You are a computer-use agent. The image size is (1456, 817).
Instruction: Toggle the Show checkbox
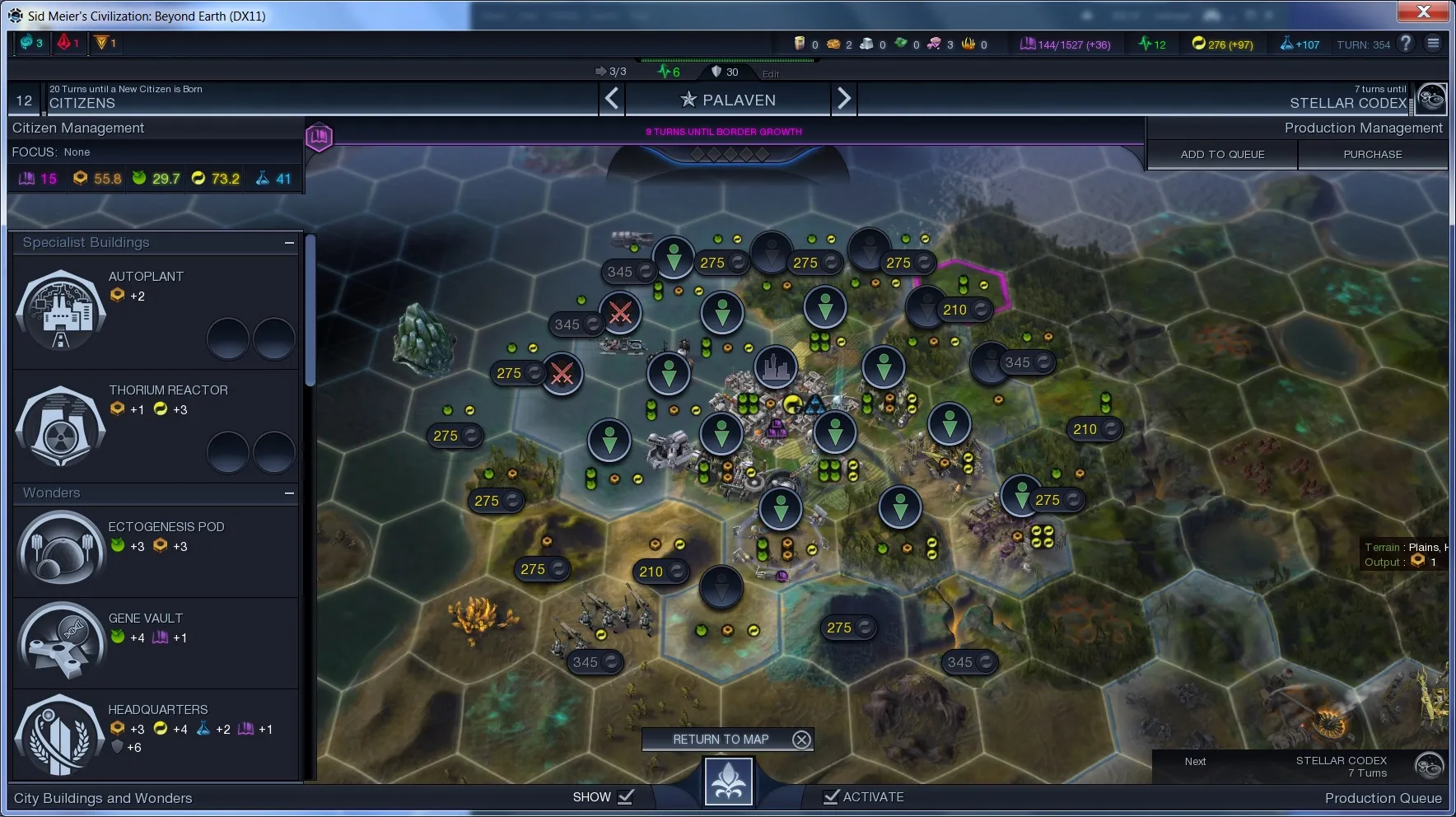pos(626,796)
